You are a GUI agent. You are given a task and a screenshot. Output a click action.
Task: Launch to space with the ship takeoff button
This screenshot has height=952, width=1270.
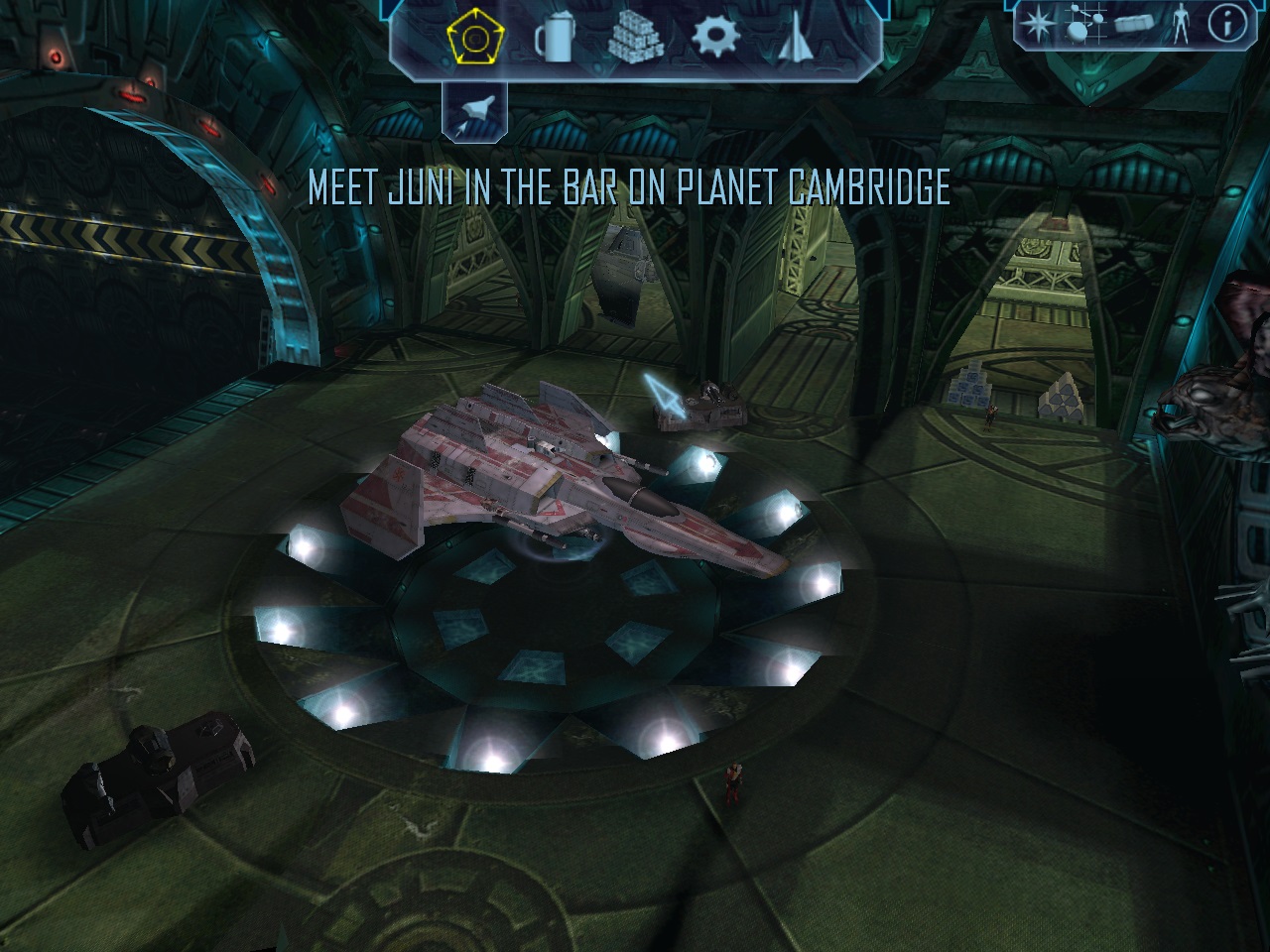point(473,110)
